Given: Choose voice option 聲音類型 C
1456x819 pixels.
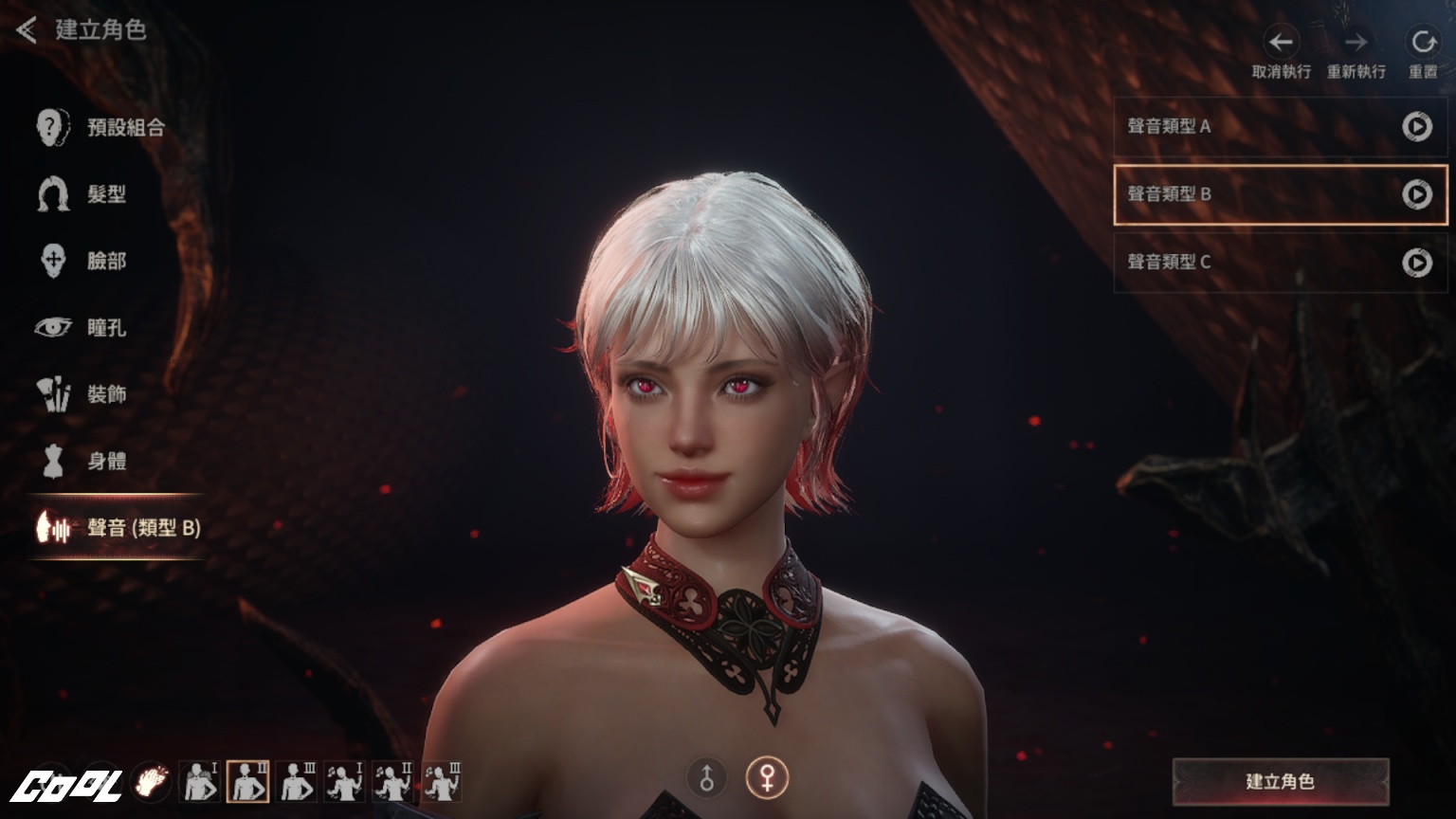Looking at the screenshot, I should pos(1232,262).
